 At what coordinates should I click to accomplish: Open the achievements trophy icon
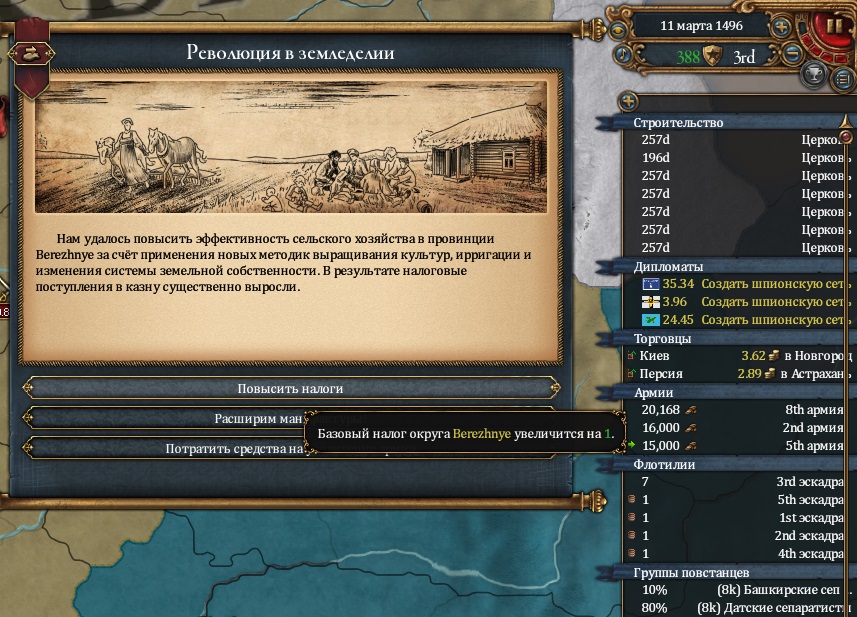coord(815,76)
